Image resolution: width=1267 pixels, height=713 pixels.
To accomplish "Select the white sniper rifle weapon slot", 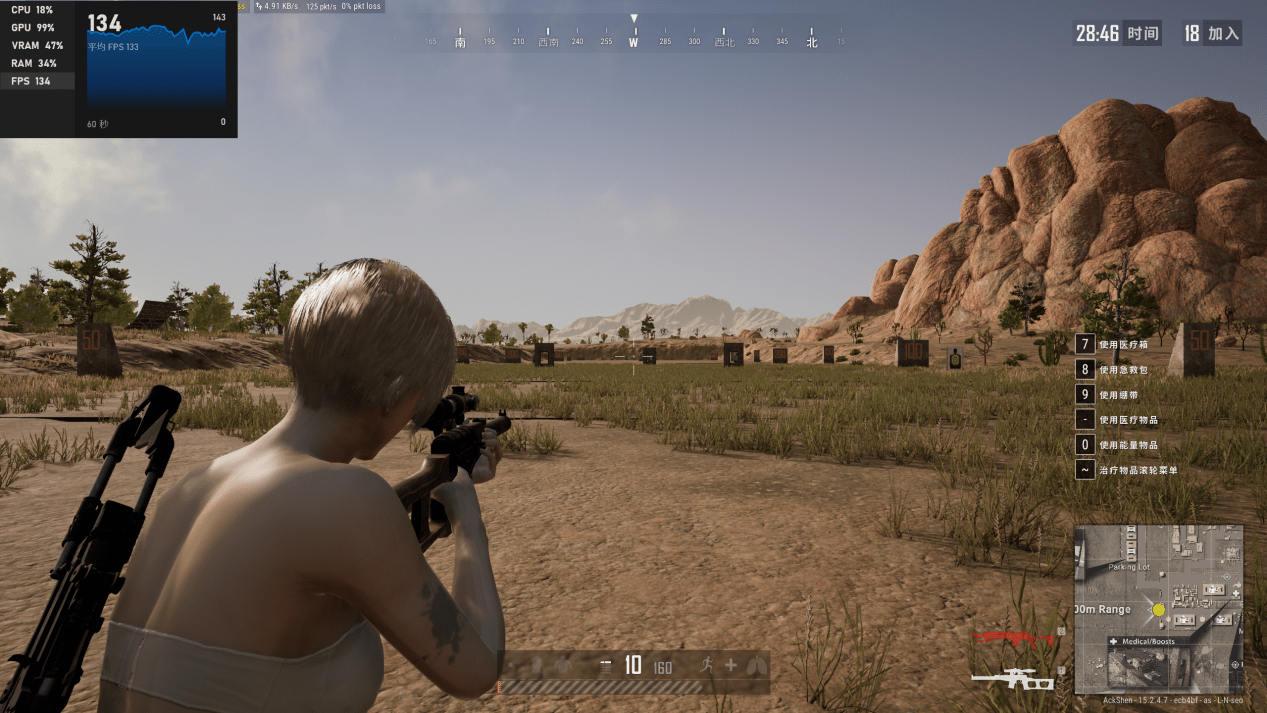I will 1012,679.
